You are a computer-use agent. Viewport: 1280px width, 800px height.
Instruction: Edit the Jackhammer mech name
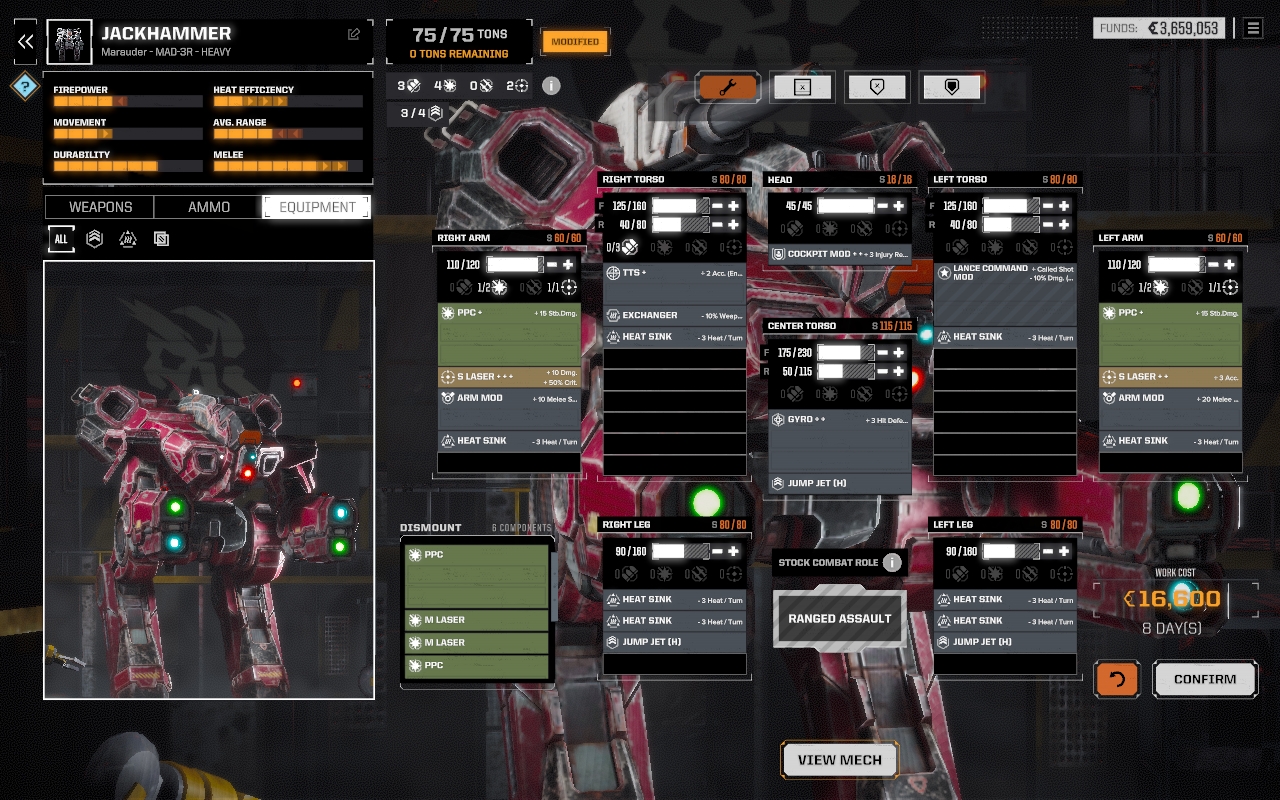354,34
